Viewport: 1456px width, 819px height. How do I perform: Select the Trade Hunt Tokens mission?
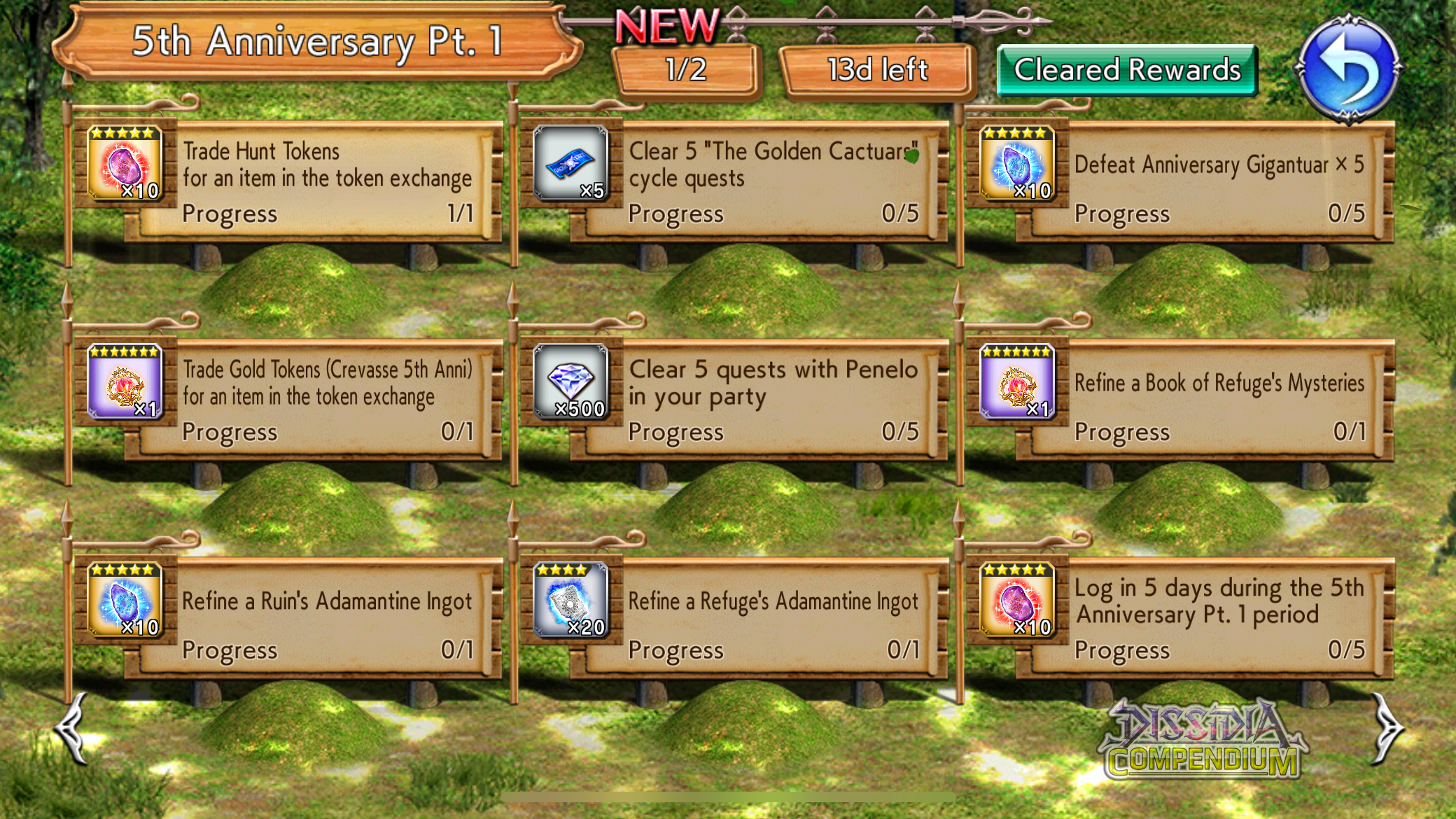tap(327, 182)
